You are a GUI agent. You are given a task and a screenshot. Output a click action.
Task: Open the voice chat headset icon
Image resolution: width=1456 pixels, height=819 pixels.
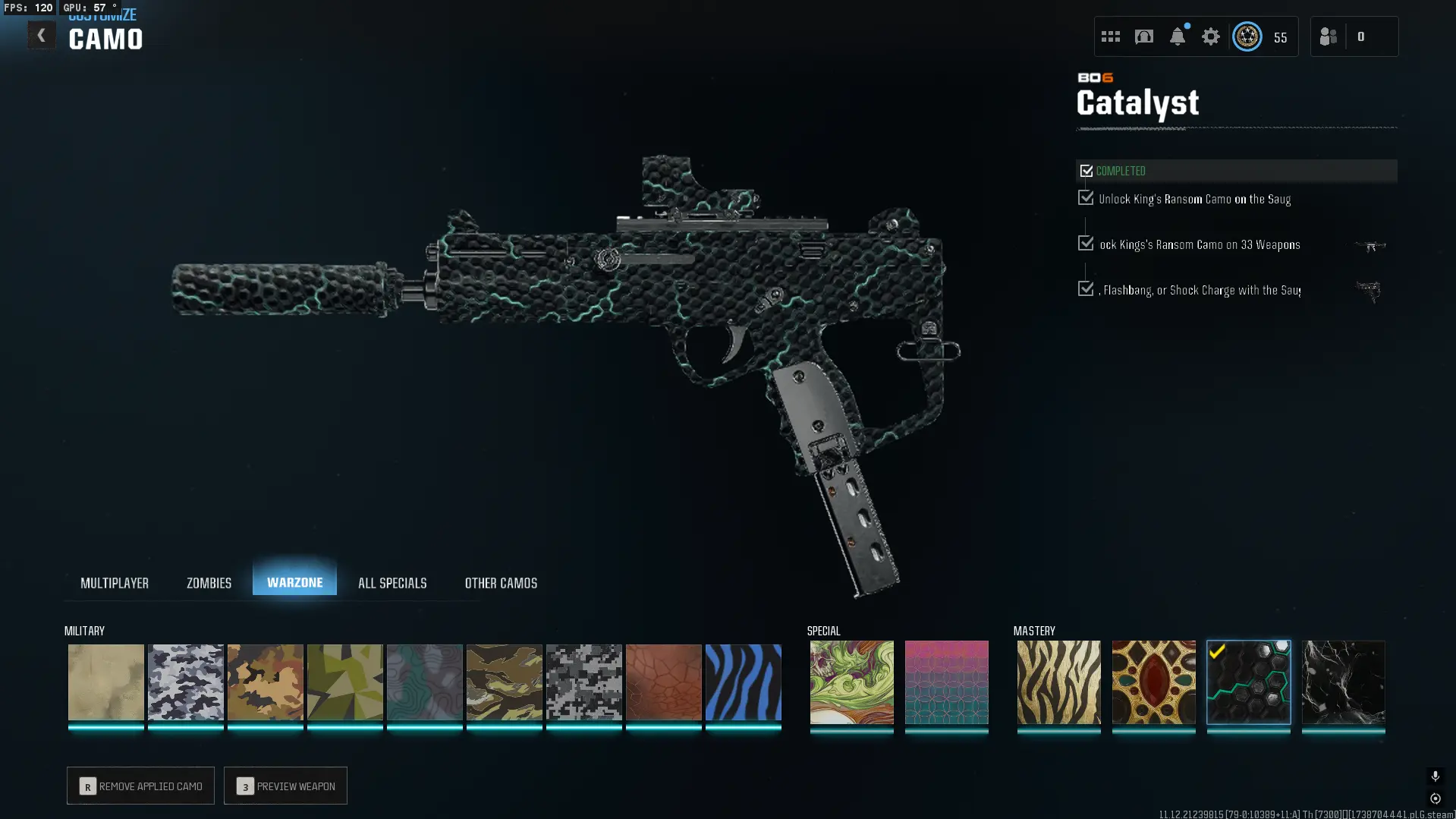click(1144, 36)
